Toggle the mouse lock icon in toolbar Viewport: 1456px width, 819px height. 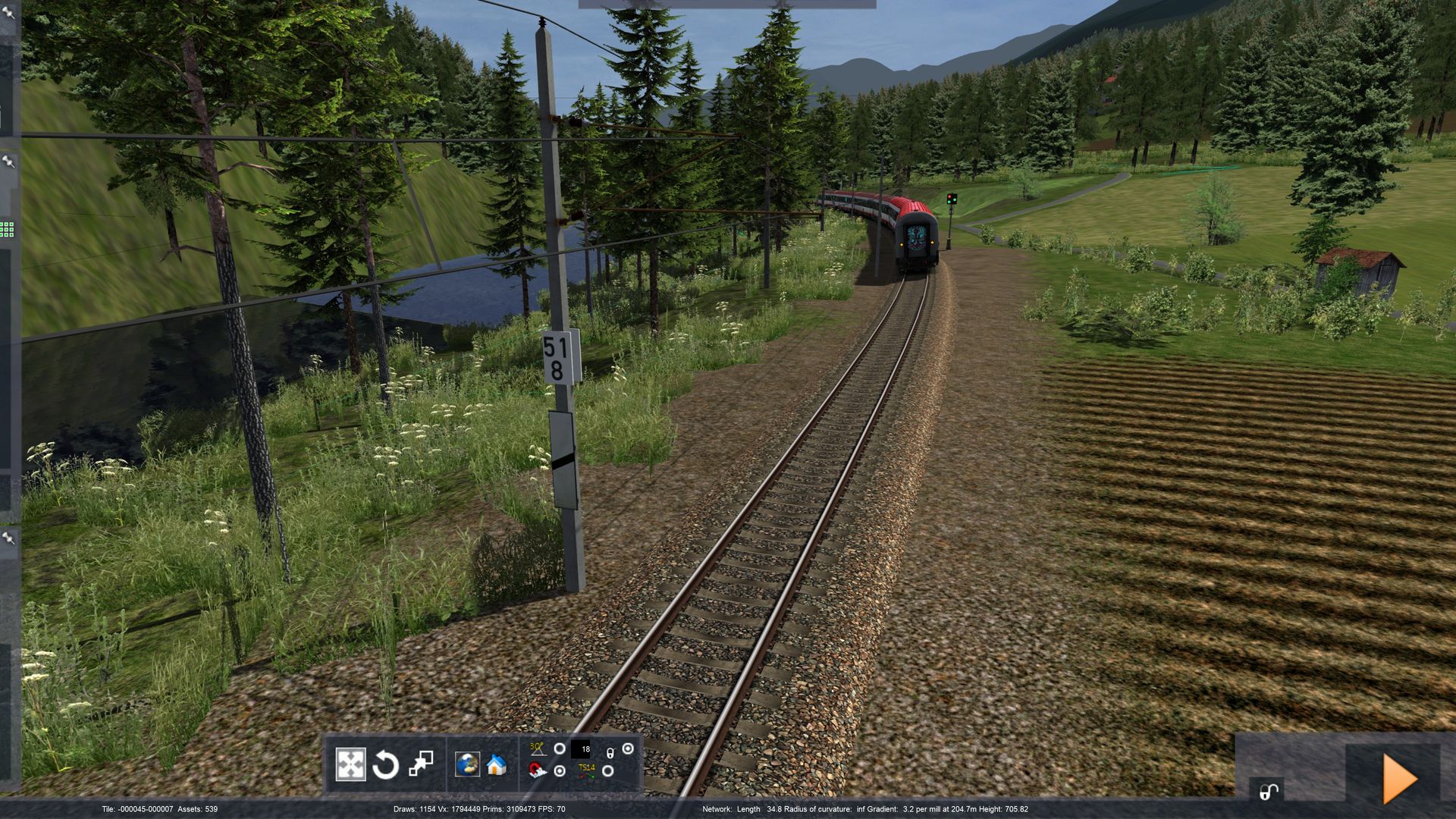610,752
